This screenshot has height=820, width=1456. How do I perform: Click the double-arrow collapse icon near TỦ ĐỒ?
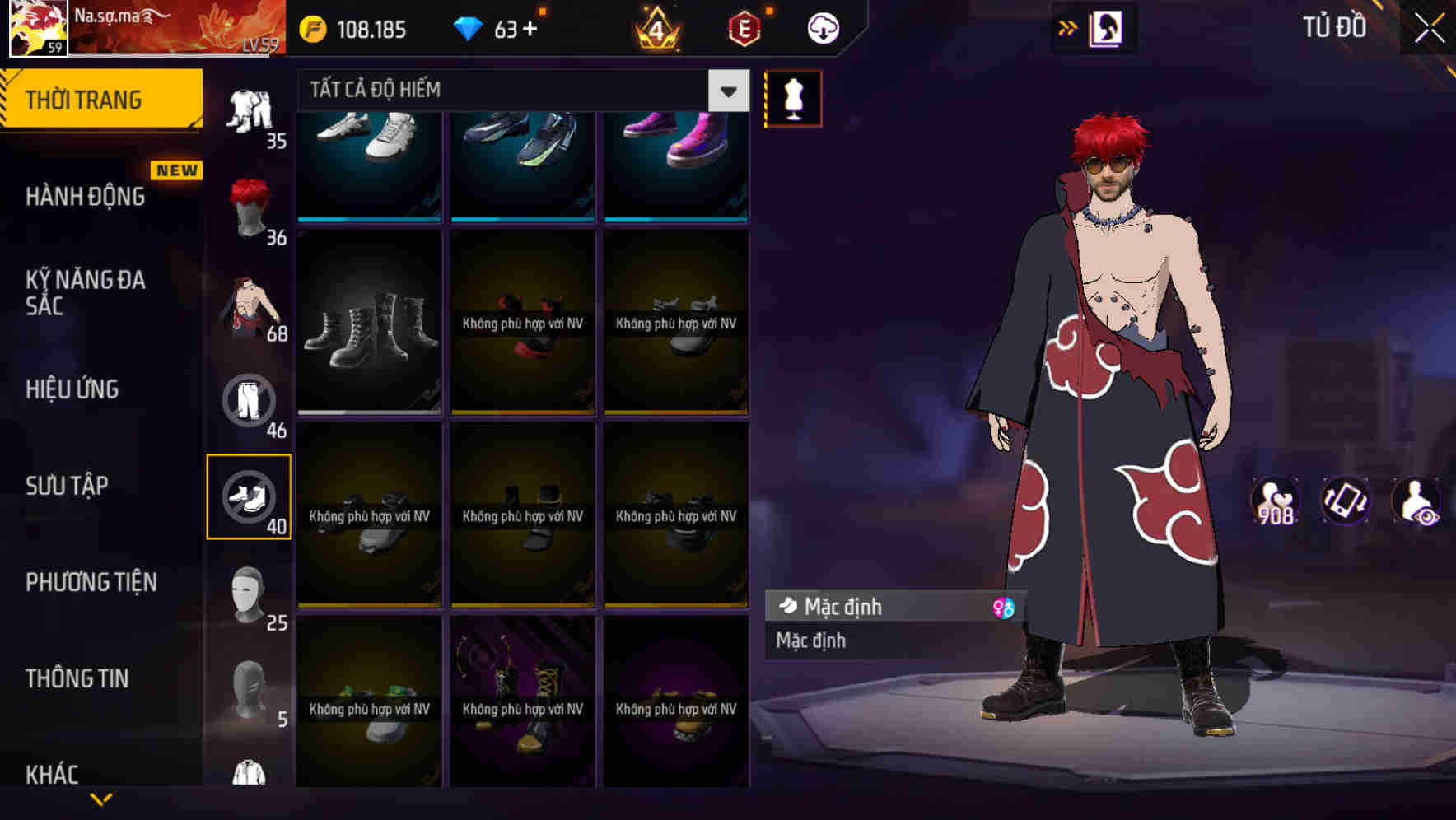click(x=1068, y=27)
